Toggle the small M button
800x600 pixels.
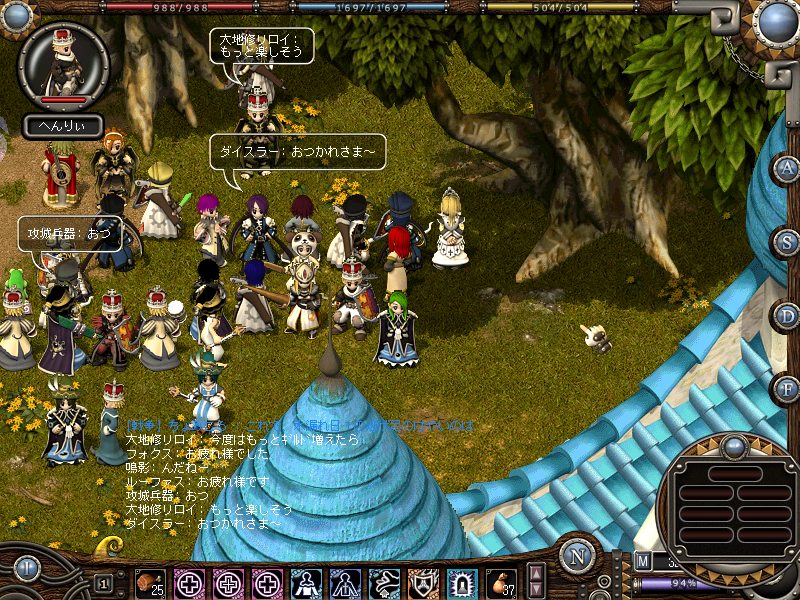tap(642, 561)
